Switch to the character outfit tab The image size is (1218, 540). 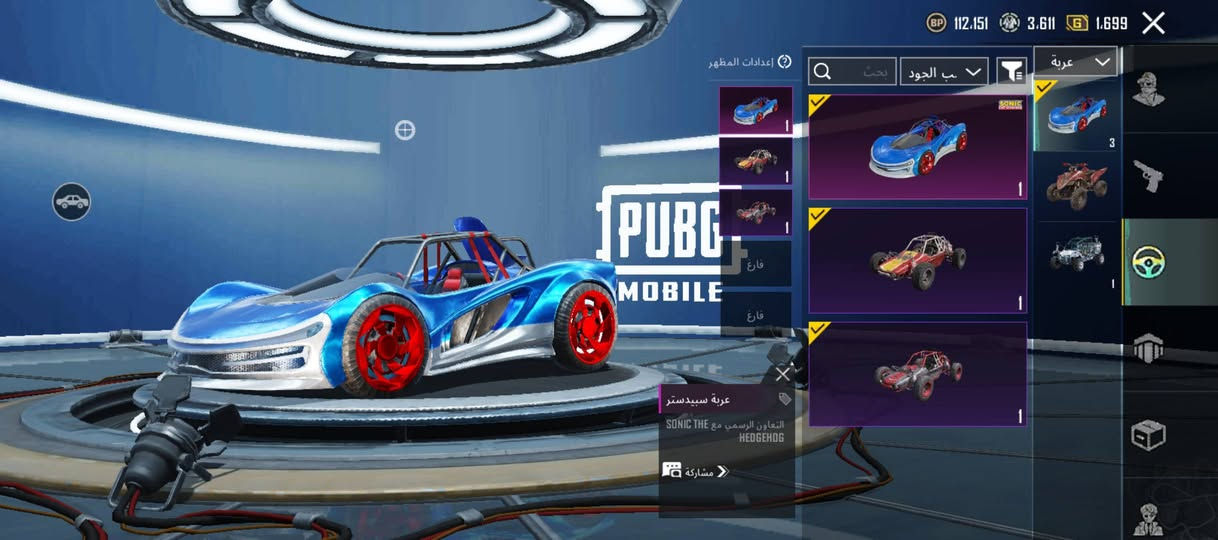point(1148,90)
